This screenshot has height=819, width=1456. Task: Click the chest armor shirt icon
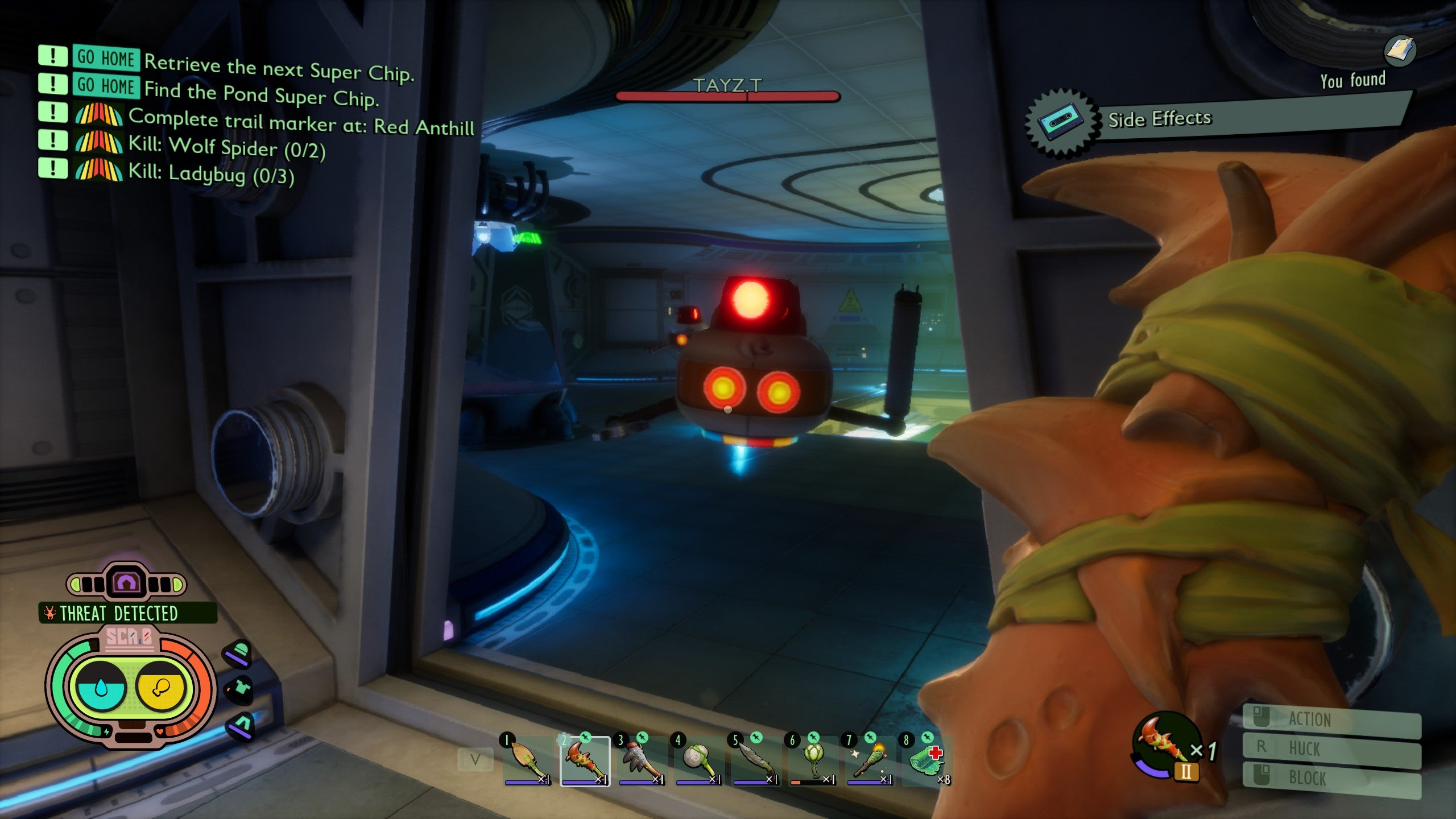click(239, 689)
